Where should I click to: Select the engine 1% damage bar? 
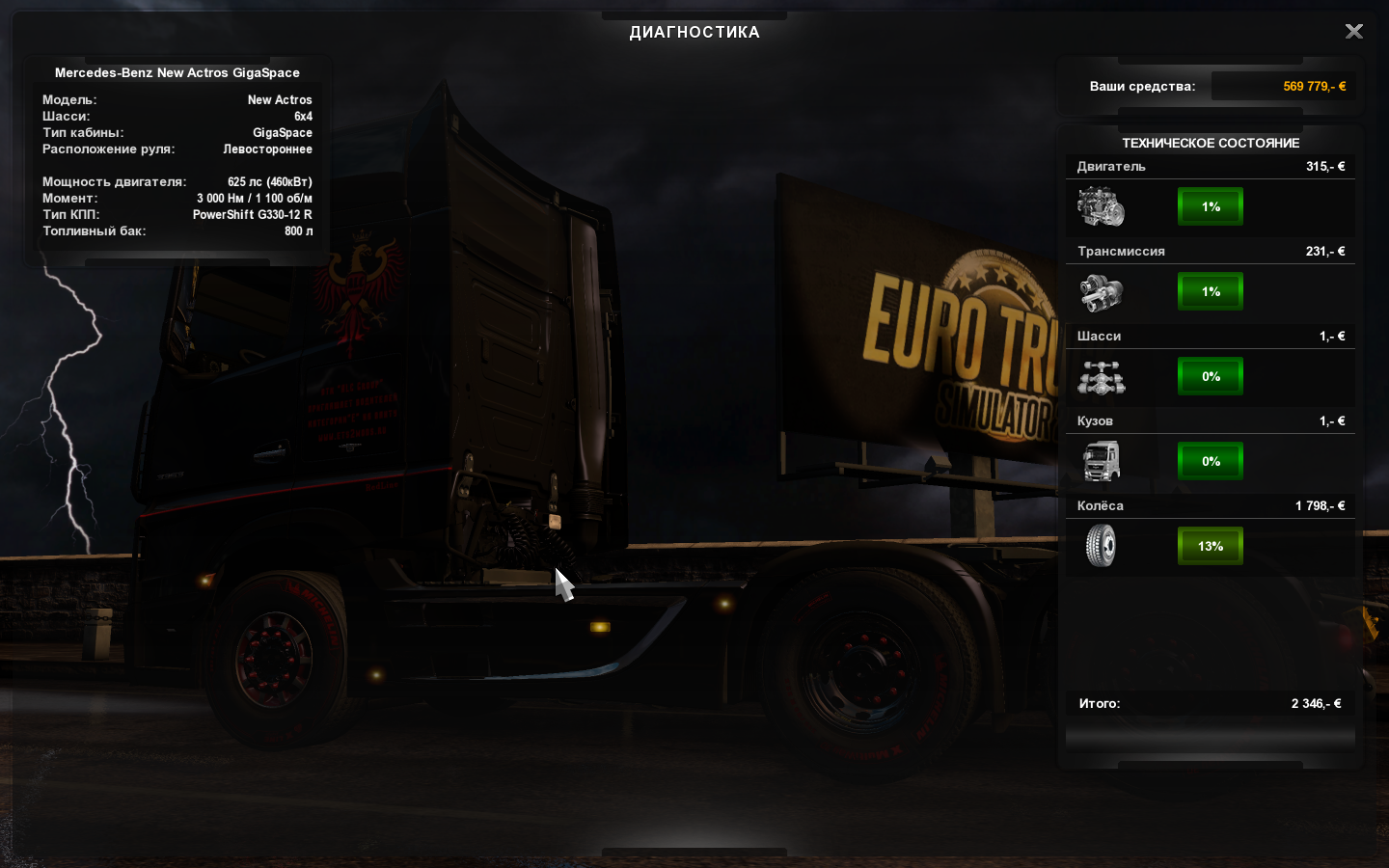[1211, 206]
